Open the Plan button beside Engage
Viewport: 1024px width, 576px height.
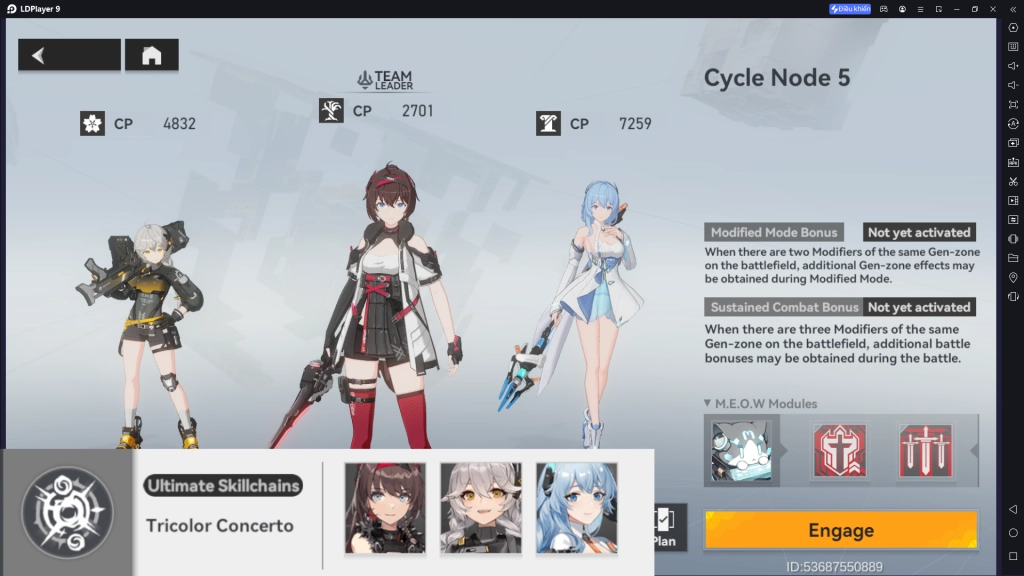(x=665, y=527)
